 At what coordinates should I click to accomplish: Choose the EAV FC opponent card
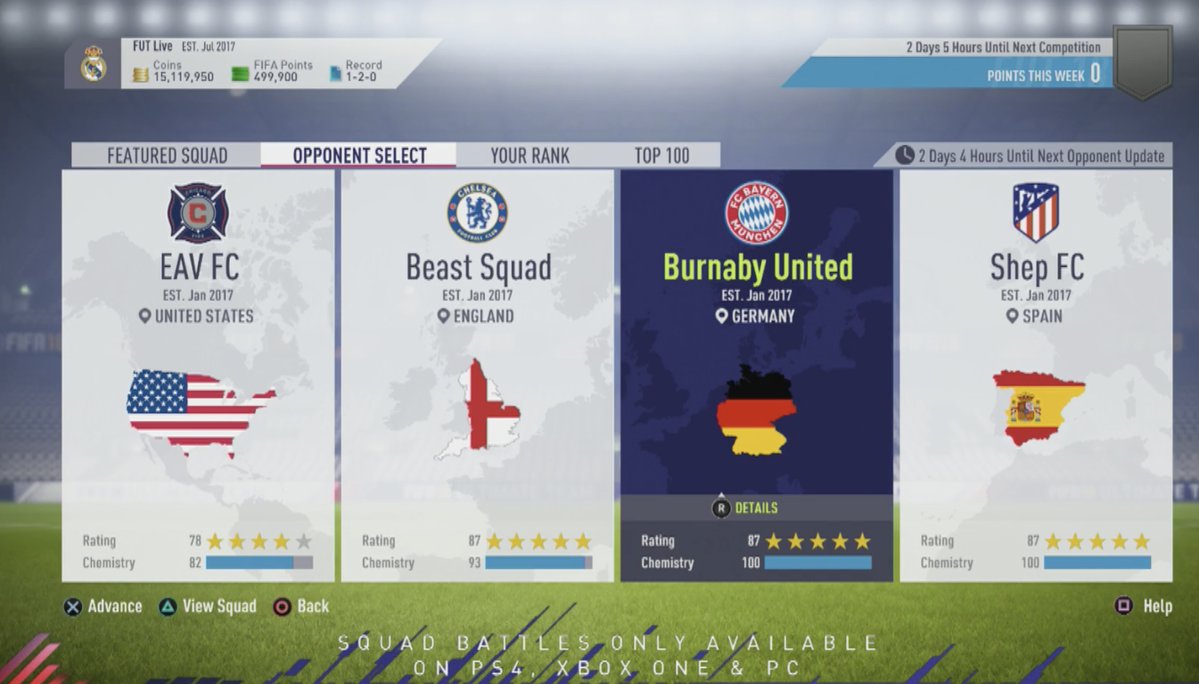pos(198,375)
